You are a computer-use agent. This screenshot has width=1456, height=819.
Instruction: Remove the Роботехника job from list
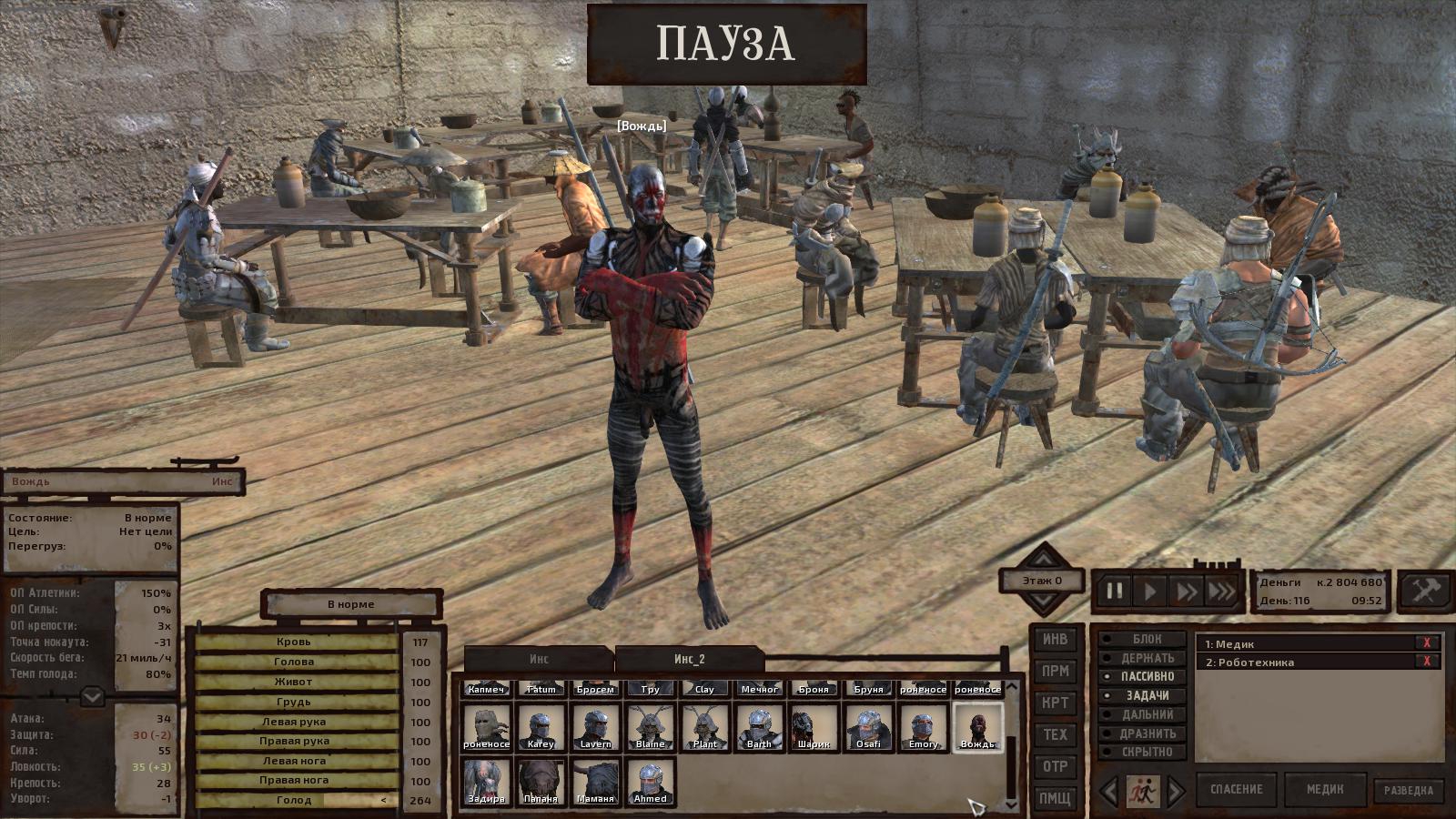click(x=1426, y=662)
